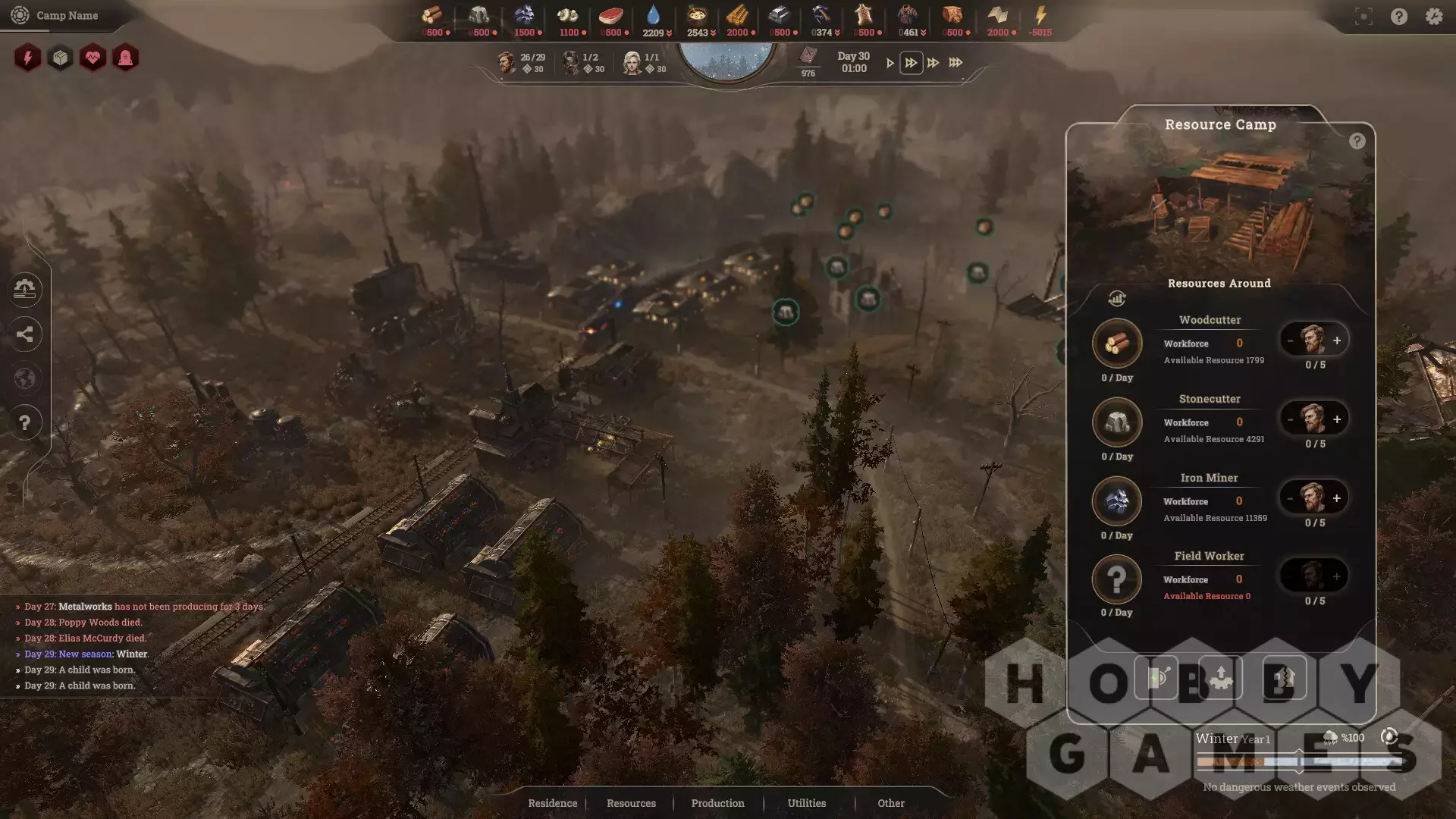Open the Production build category

click(x=717, y=803)
